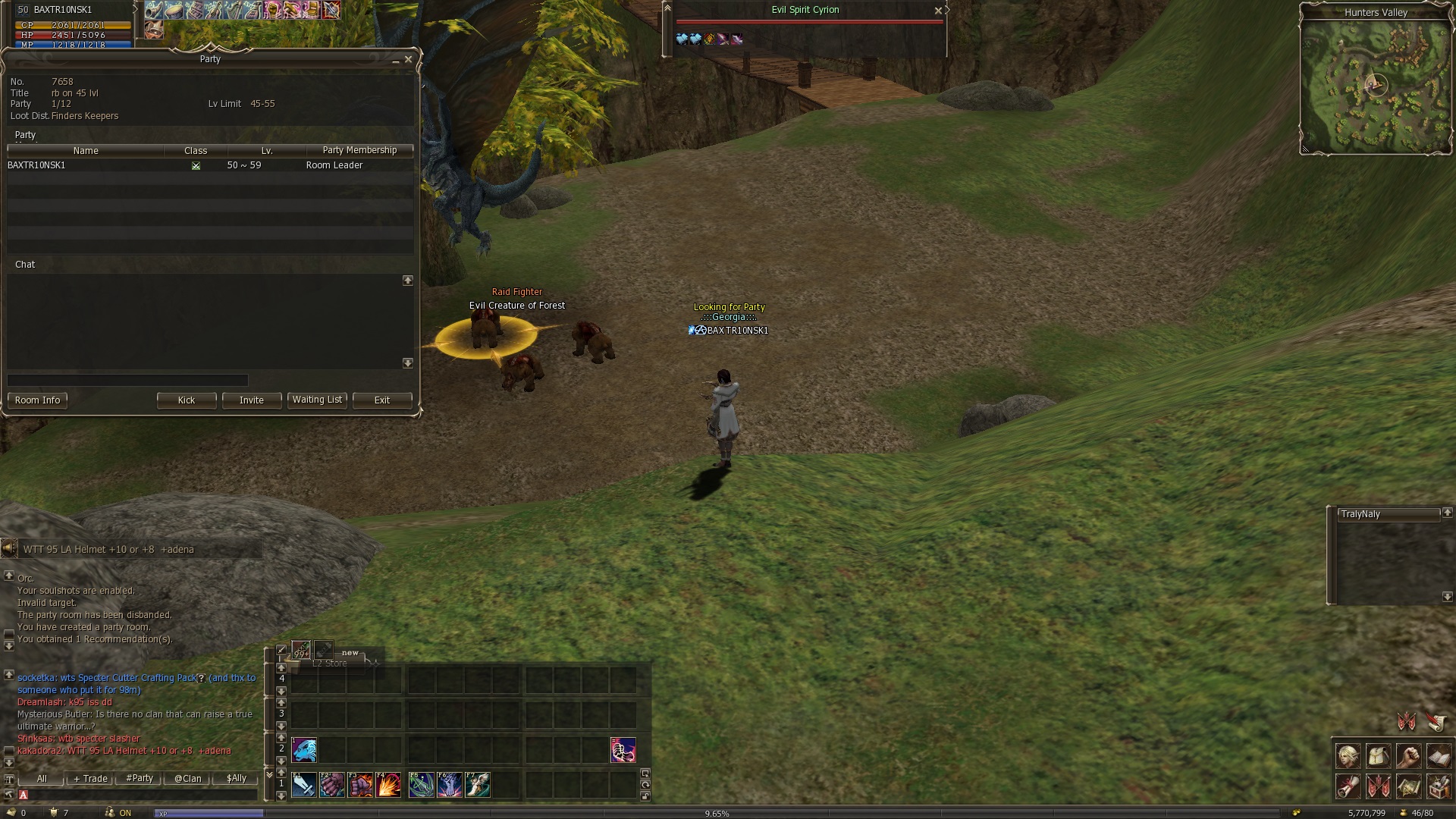Open the character status portrait icon
The width and height of the screenshot is (1456, 819).
tap(1348, 757)
